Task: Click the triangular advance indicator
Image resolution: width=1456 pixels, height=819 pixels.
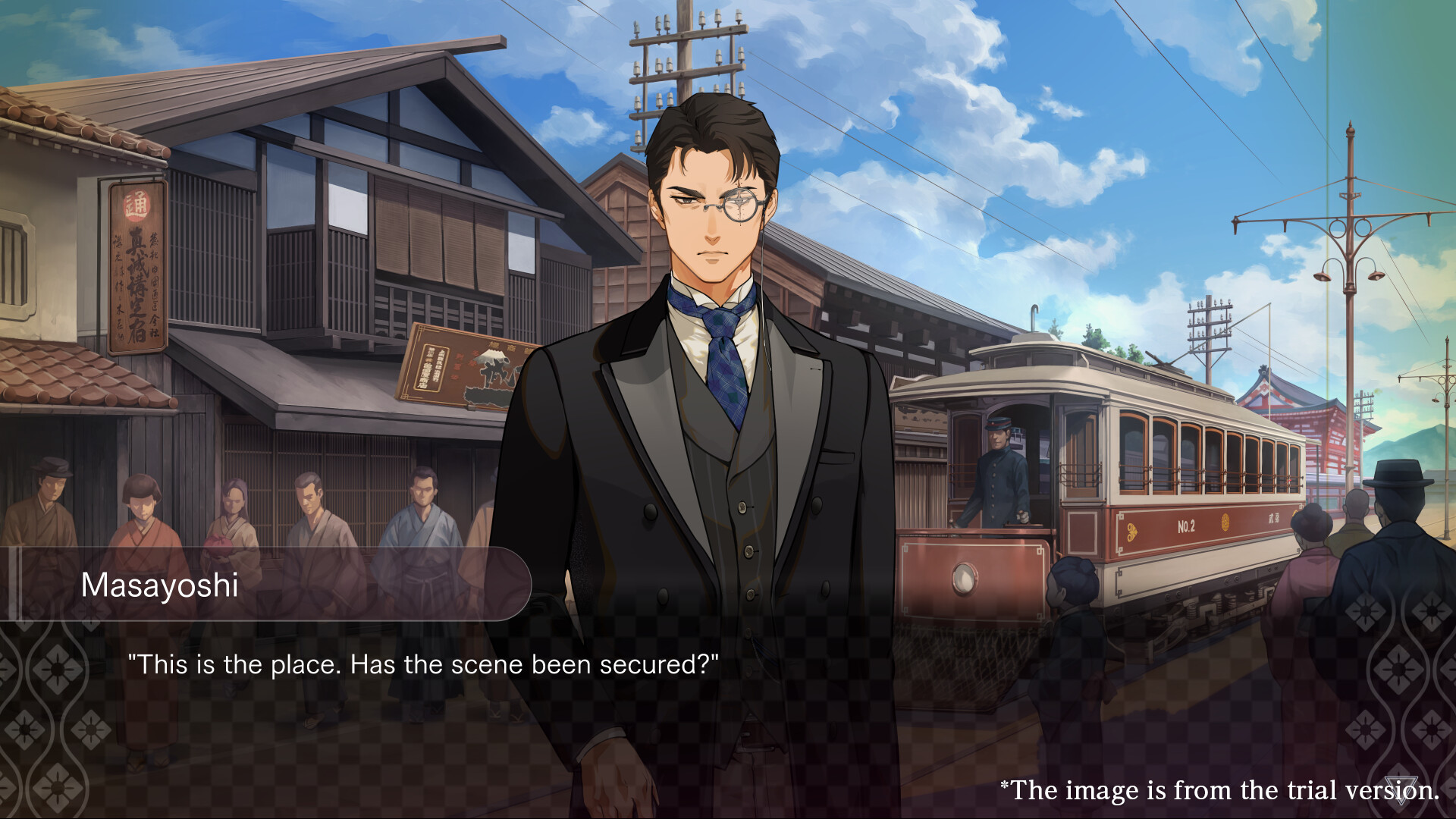Action: pos(1401,789)
